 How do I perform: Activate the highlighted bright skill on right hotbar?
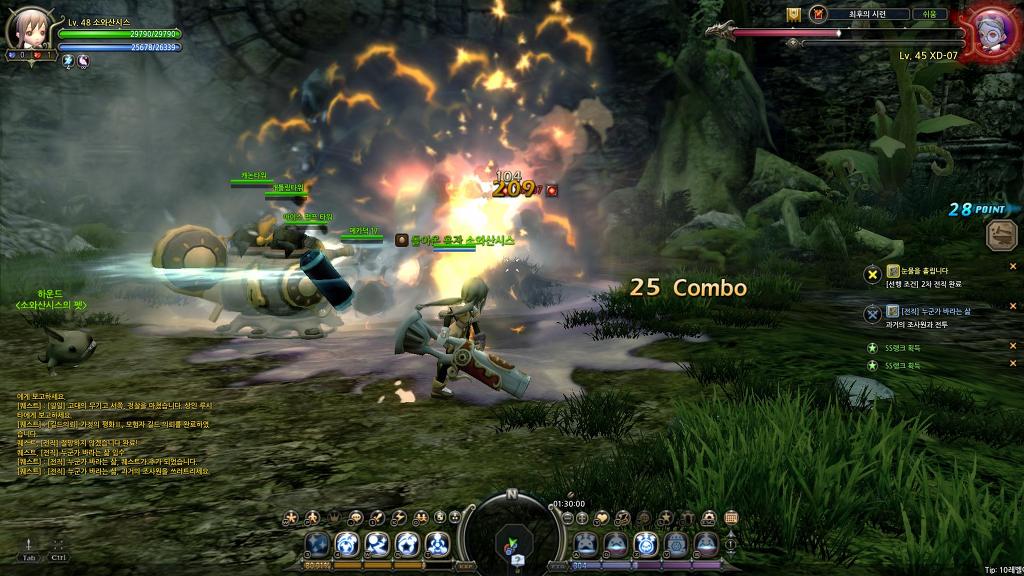pyautogui.click(x=646, y=544)
